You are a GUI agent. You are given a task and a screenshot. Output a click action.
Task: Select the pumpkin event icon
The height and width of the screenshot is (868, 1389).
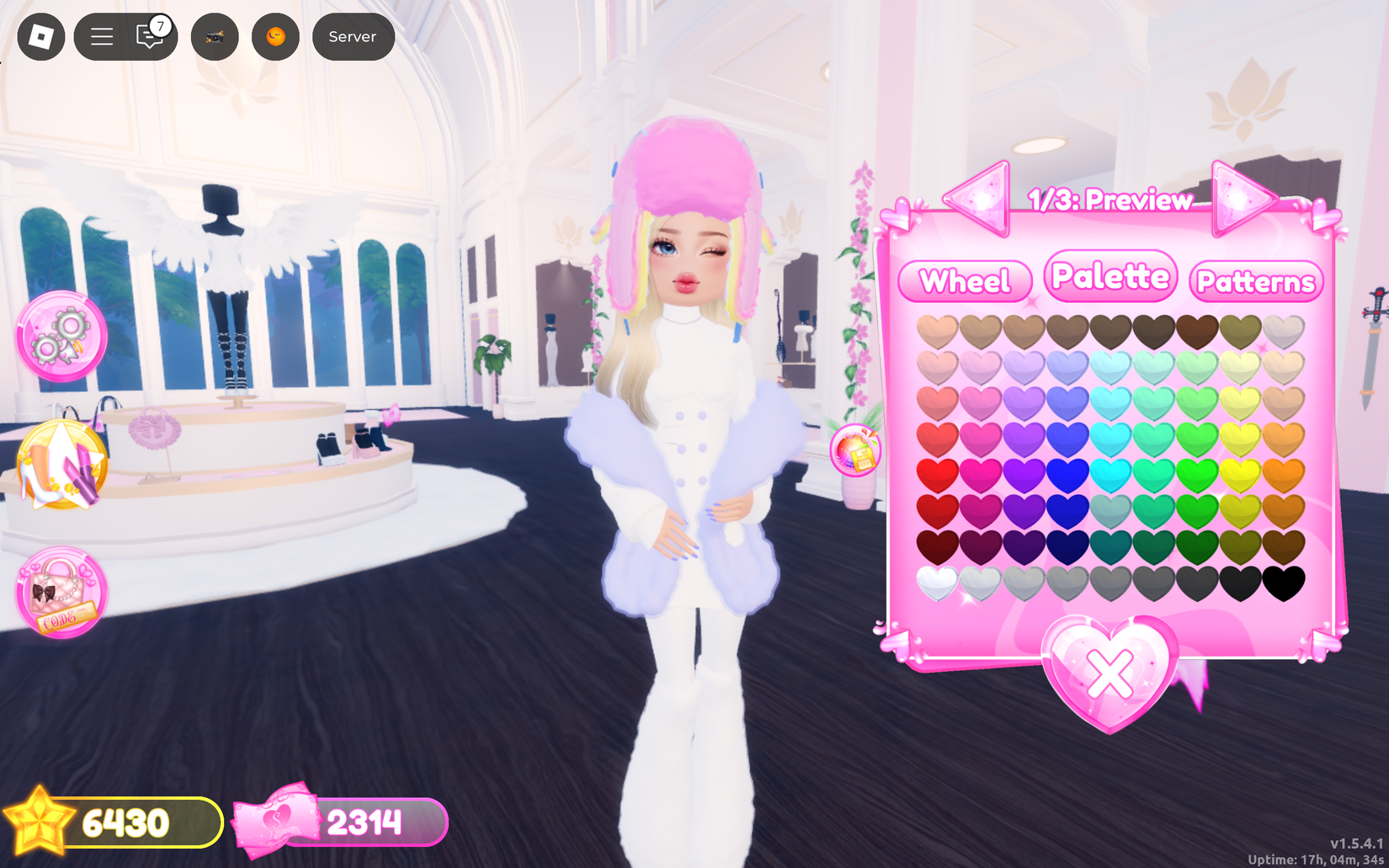pos(274,37)
